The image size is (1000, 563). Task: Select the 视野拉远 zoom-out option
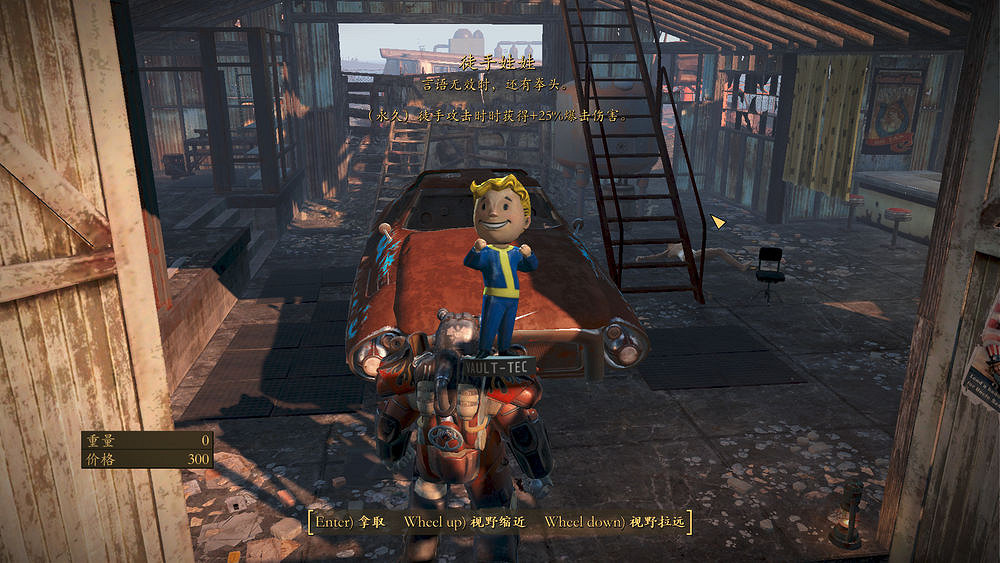pos(612,522)
